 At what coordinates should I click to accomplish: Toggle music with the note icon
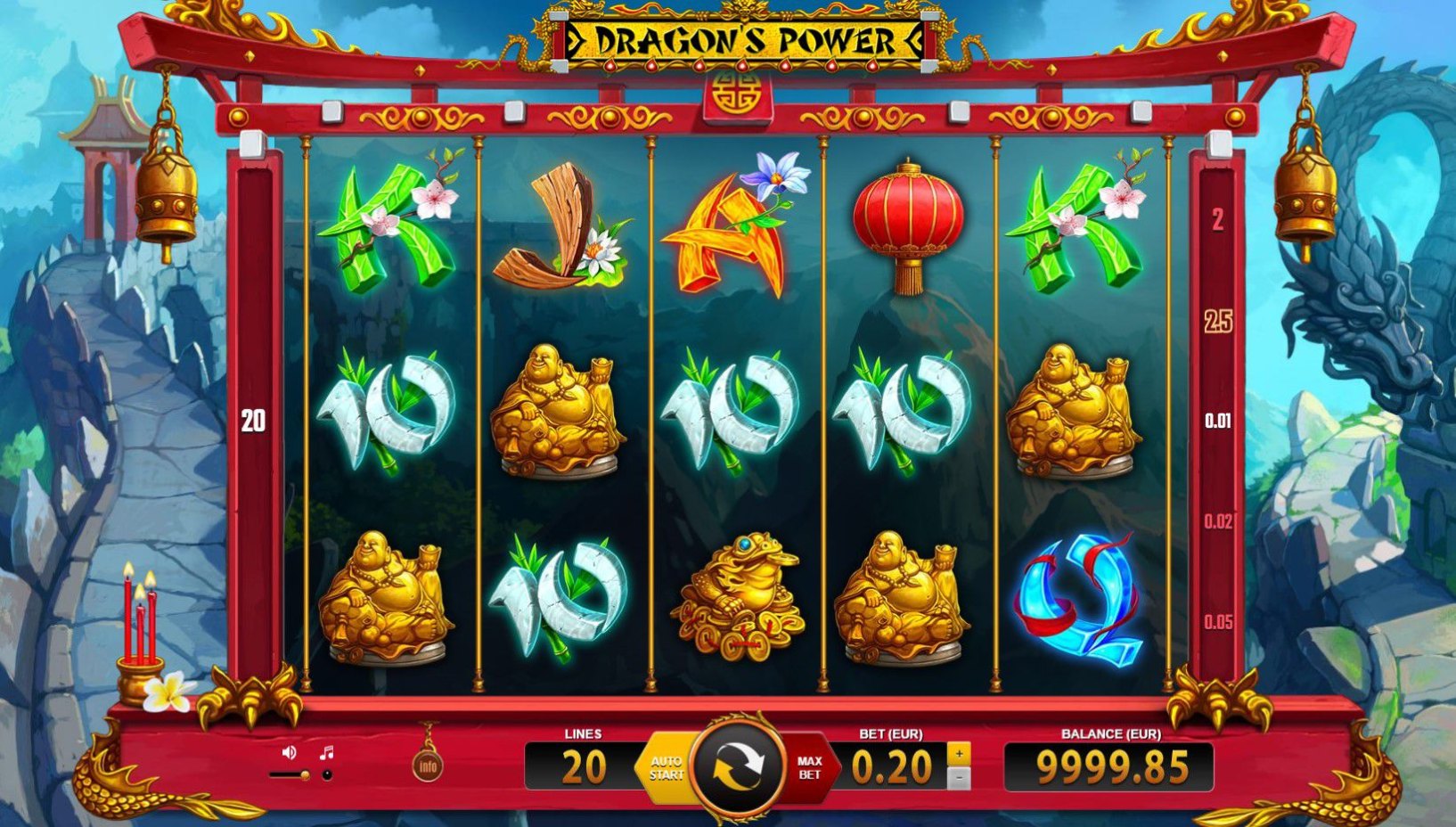point(326,753)
